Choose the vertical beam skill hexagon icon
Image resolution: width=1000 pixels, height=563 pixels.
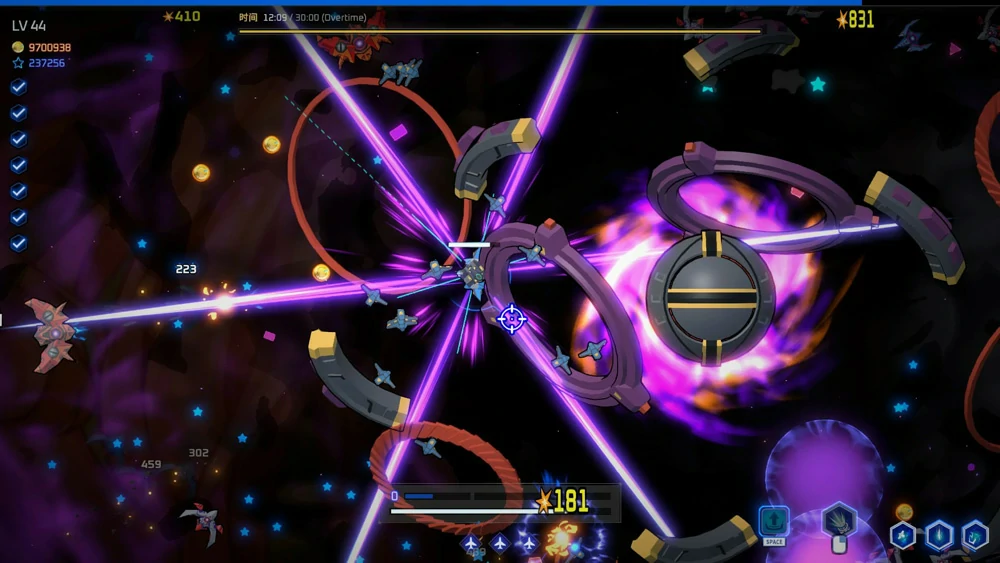tap(939, 536)
